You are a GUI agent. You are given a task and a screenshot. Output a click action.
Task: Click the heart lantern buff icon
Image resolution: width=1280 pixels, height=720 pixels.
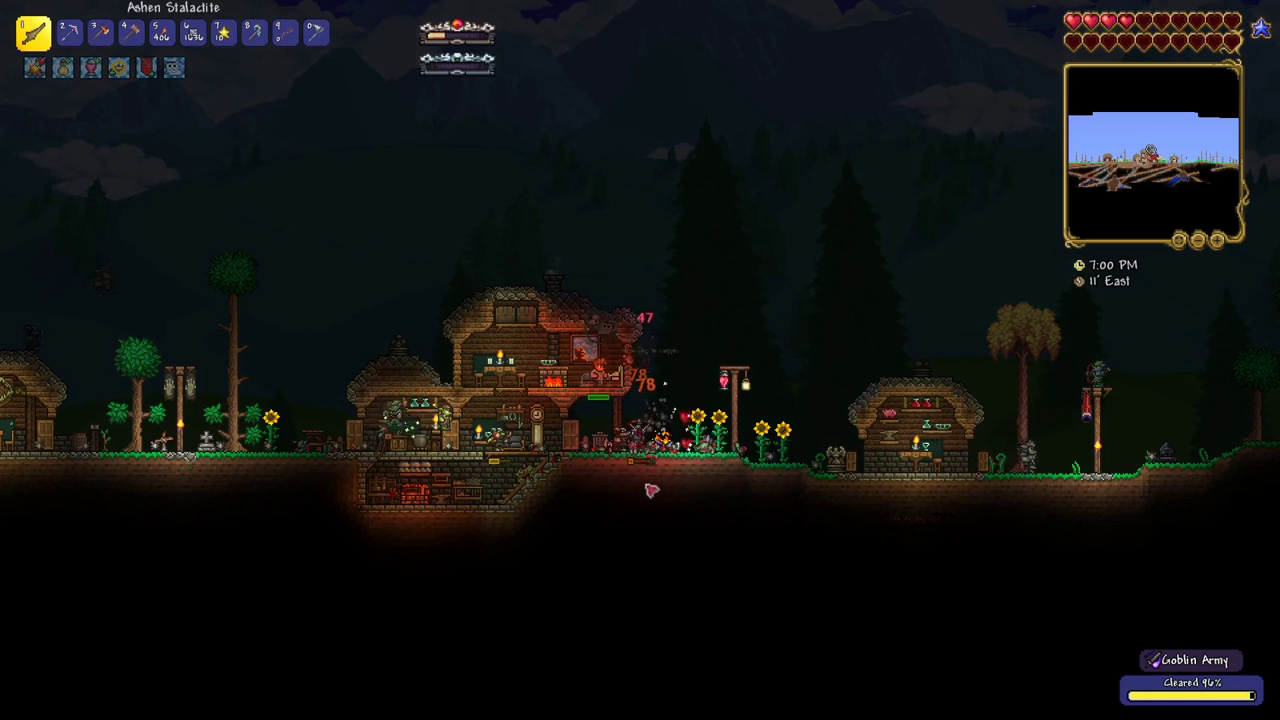tap(91, 67)
